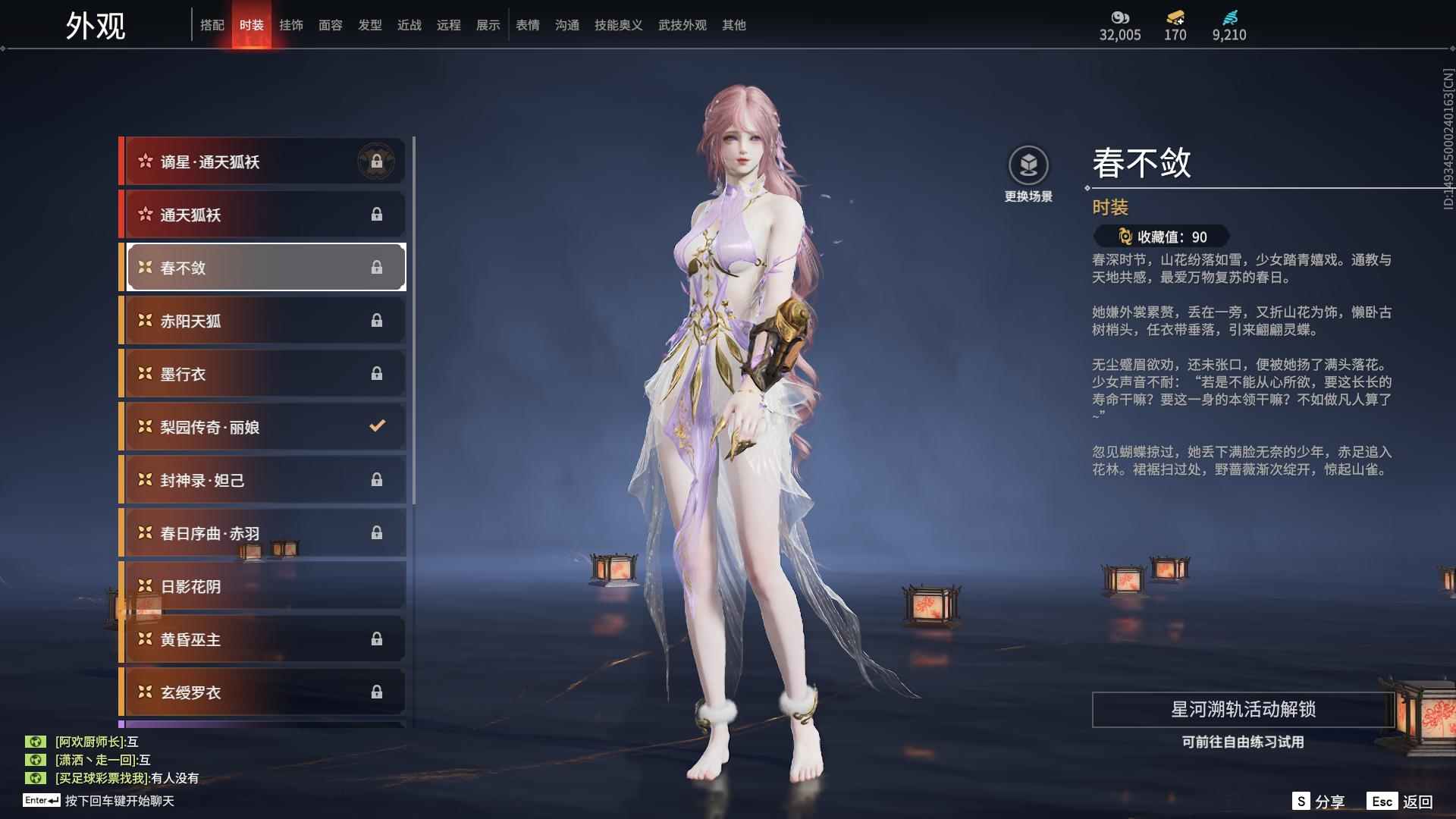Switch to the 搭配 tab
Screen dimensions: 1456x819
[x=212, y=25]
